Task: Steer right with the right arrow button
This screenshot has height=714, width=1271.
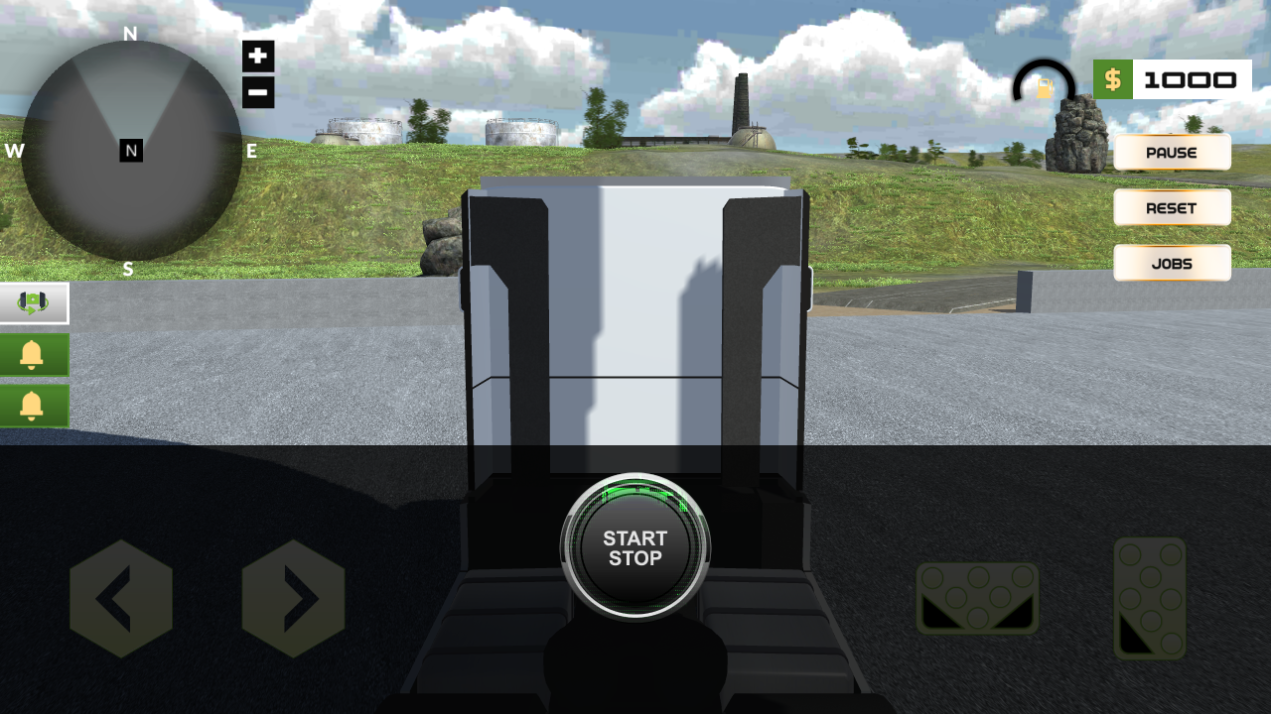Action: tap(293, 599)
